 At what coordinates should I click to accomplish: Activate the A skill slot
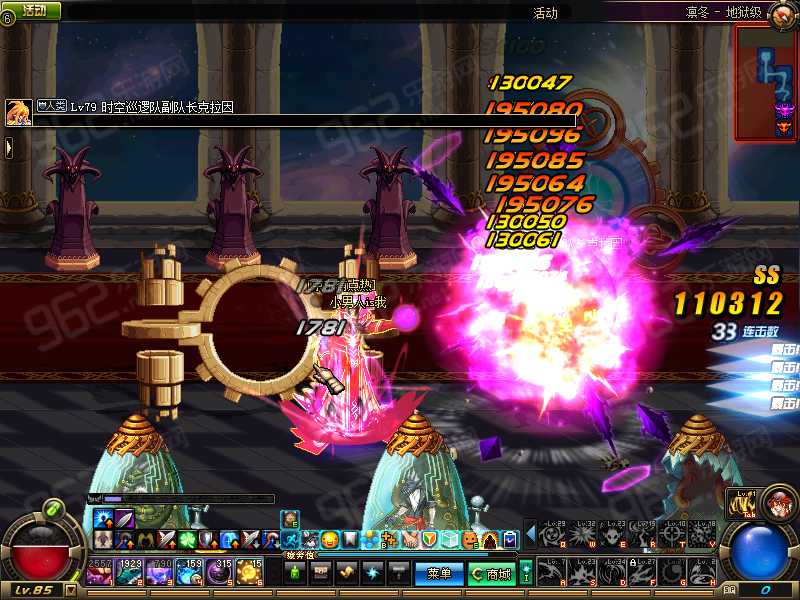click(x=551, y=572)
